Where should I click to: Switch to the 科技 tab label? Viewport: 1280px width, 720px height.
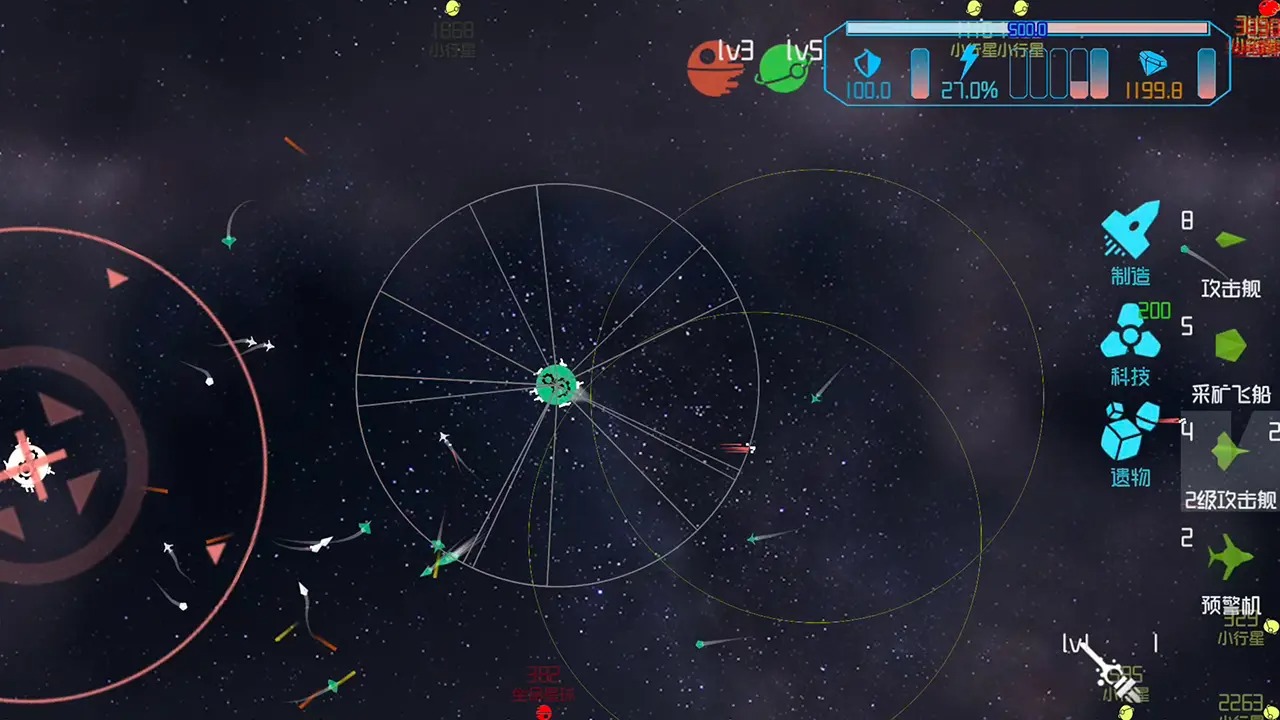click(x=1131, y=378)
